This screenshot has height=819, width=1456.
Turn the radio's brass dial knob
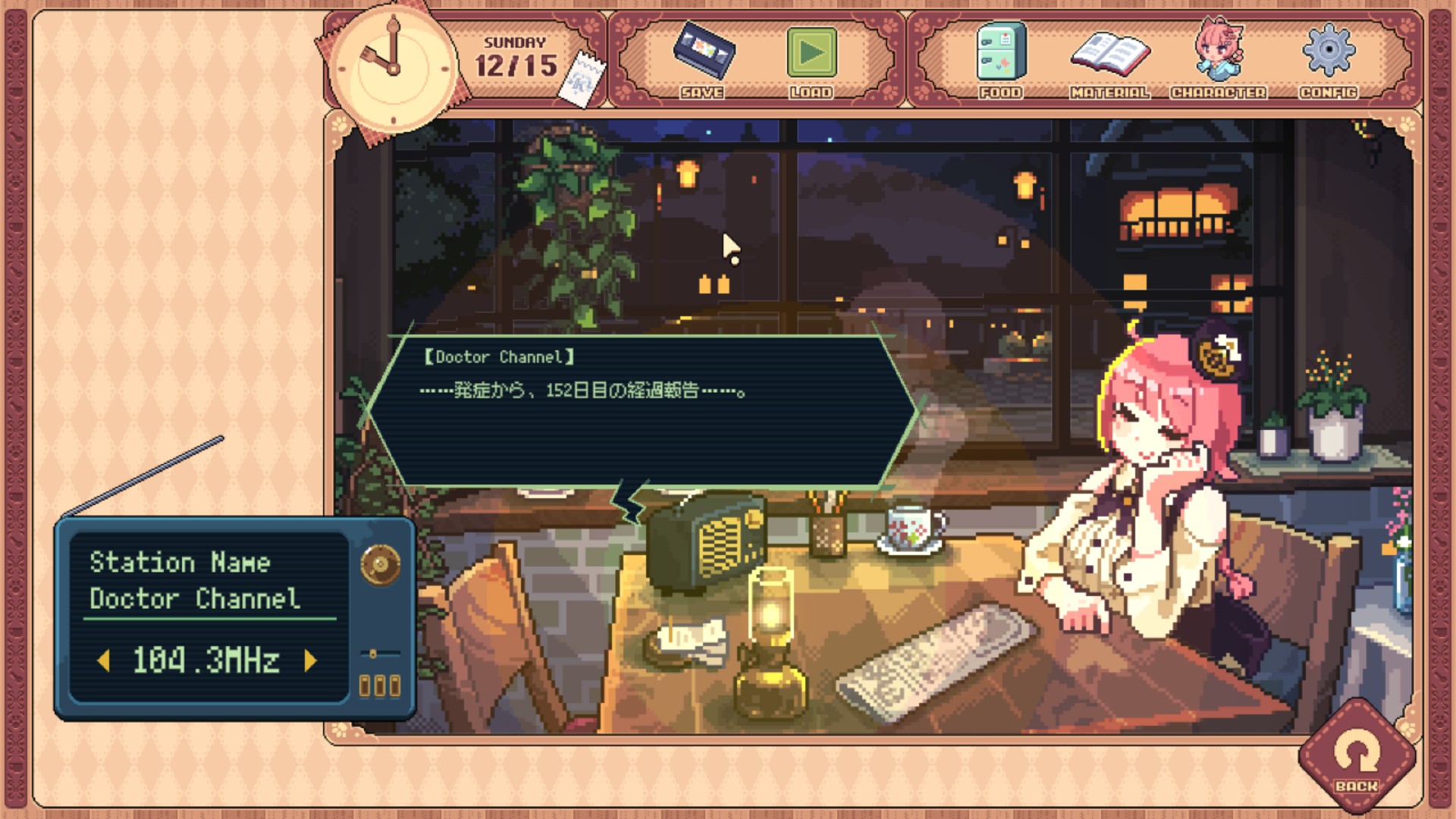[x=380, y=565]
